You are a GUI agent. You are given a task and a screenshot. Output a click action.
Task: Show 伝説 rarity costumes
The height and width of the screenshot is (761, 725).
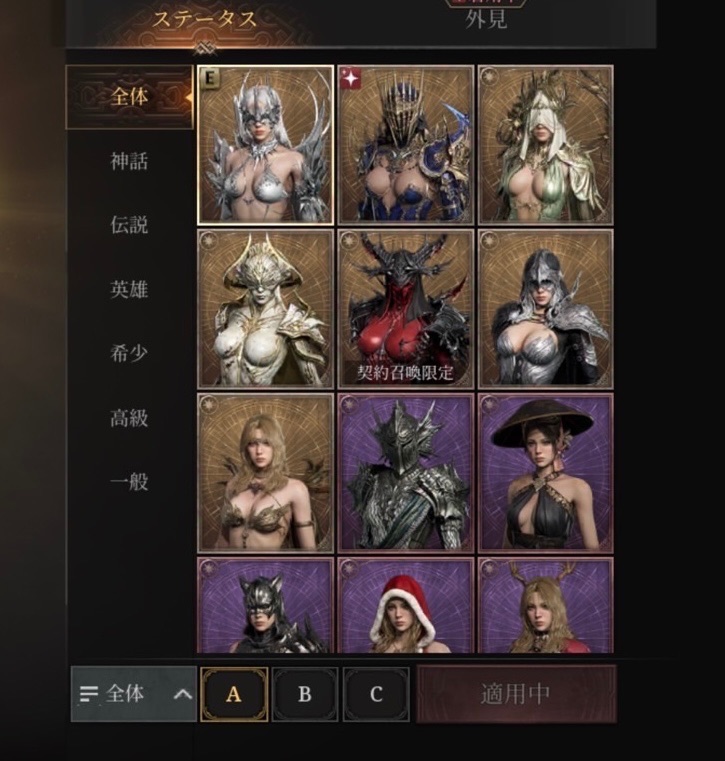129,225
